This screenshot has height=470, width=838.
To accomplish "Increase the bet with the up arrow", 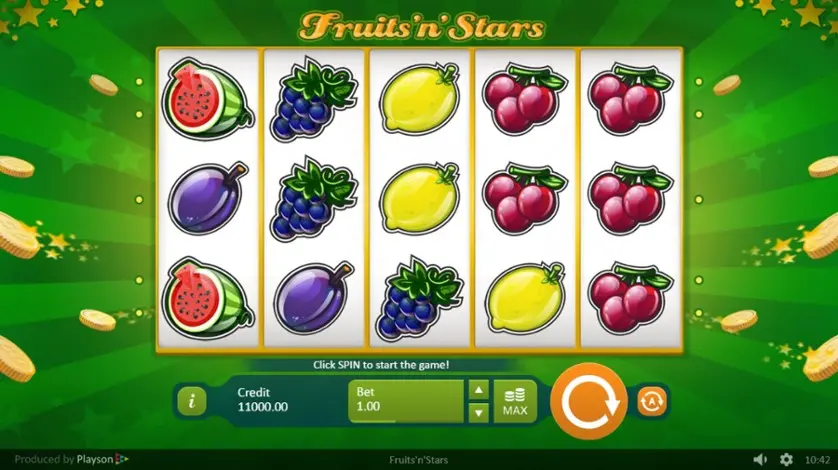I will (479, 390).
